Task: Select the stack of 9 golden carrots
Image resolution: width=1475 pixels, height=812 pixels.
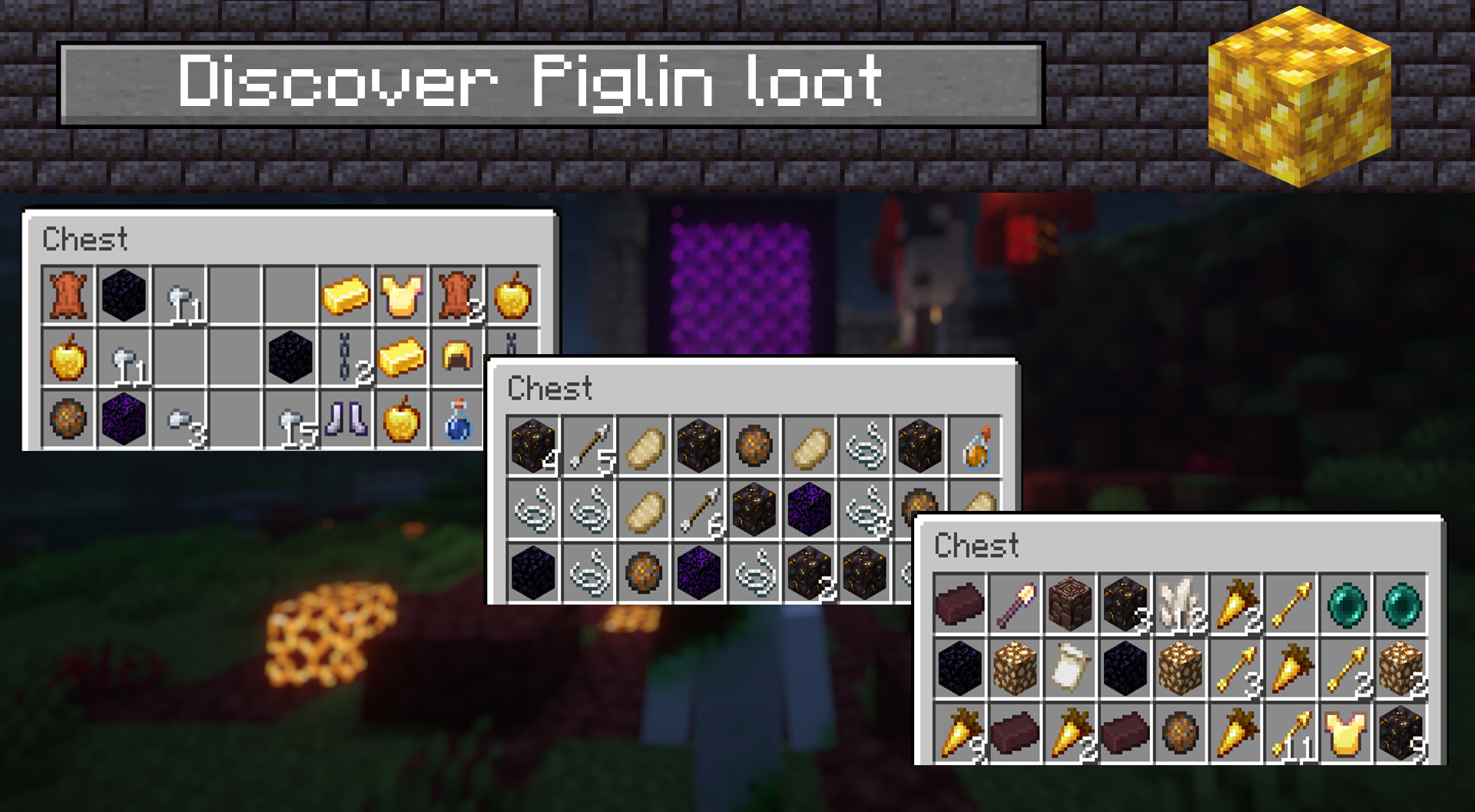Action: pos(960,733)
